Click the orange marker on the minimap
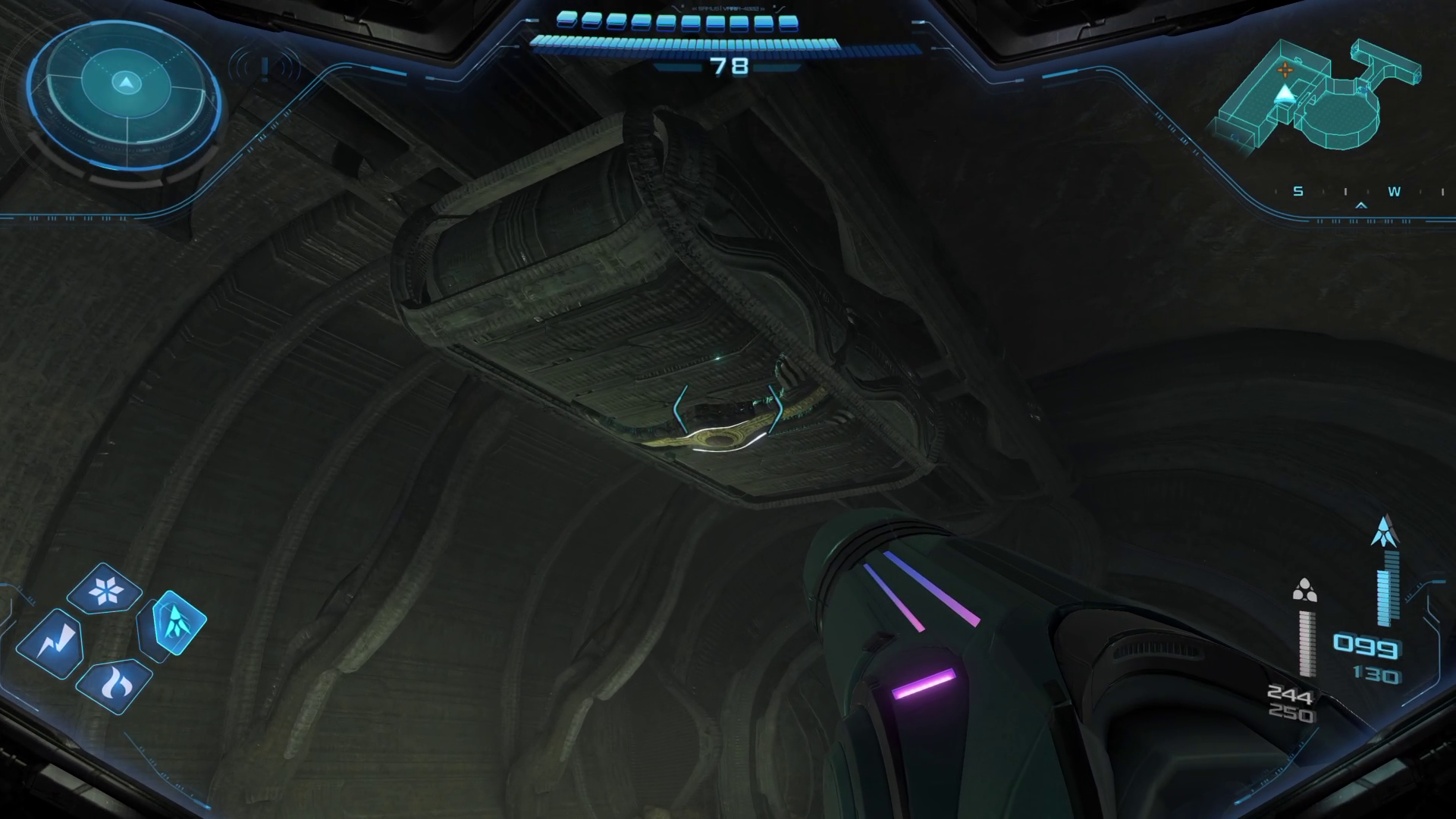1456x819 pixels. pos(1285,71)
